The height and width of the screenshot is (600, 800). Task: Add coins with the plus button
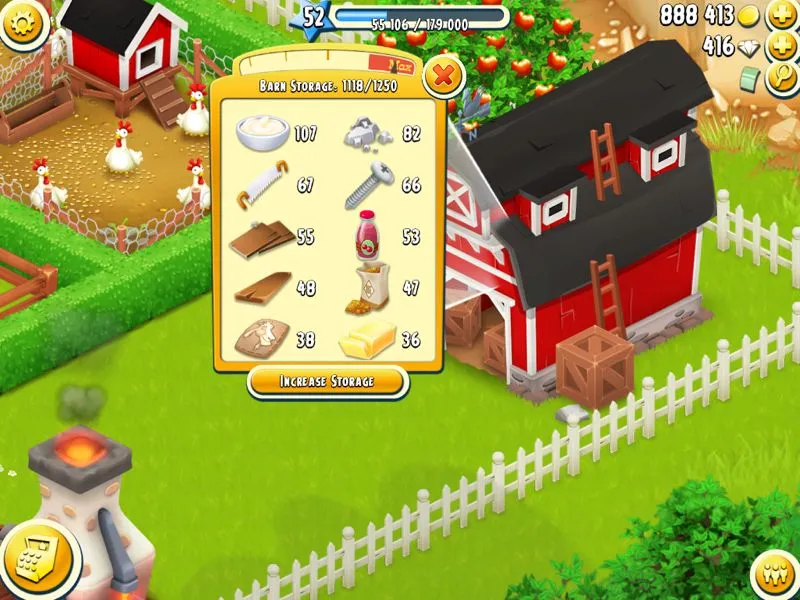click(781, 17)
